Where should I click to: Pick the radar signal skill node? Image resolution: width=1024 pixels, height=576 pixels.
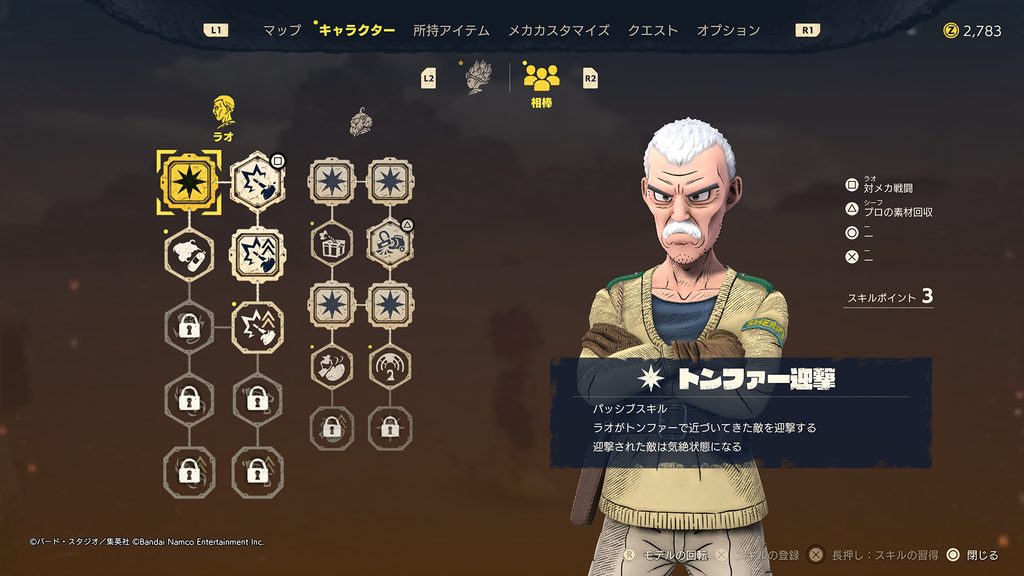[x=389, y=365]
